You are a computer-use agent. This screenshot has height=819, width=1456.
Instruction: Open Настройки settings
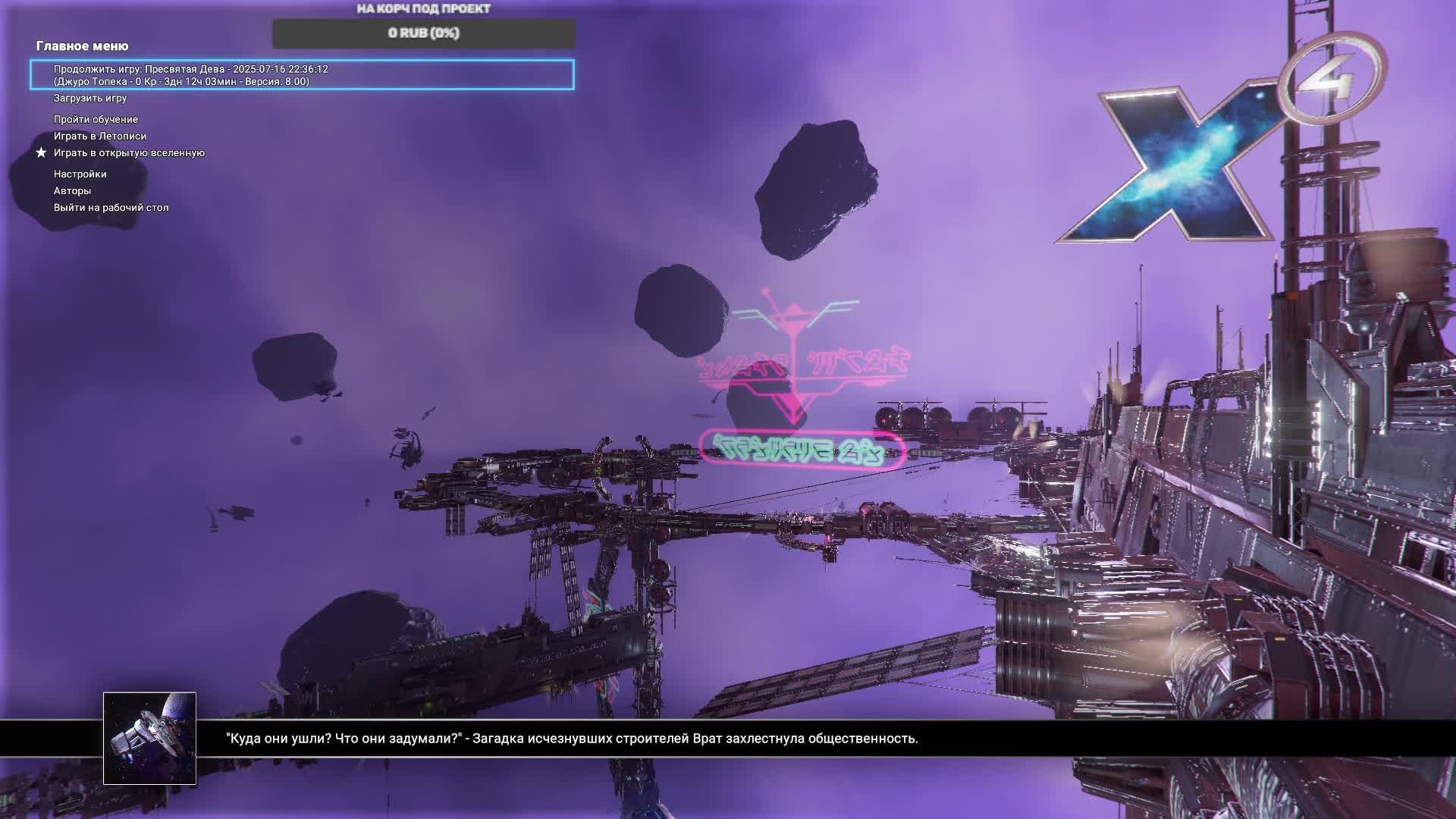click(80, 174)
